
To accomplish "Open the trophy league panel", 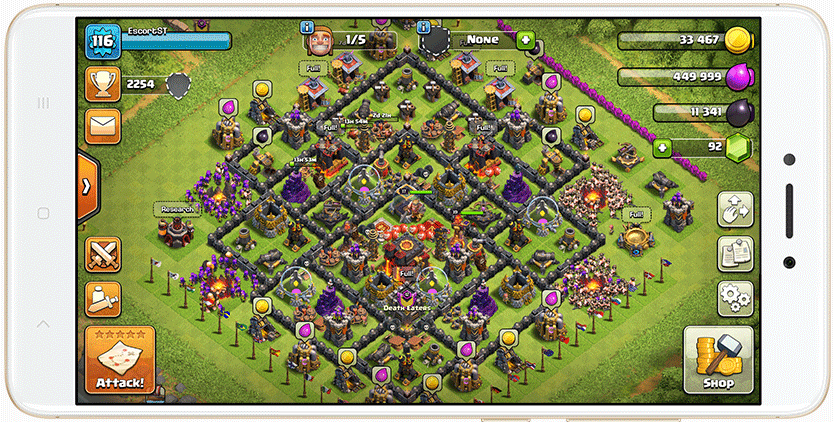I will pyautogui.click(x=103, y=84).
